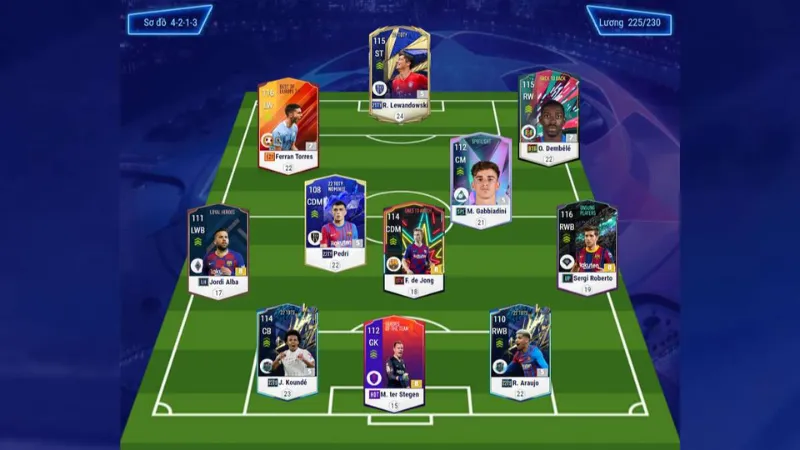
Task: Choose the R. Araujo defender card
Action: click(x=520, y=347)
